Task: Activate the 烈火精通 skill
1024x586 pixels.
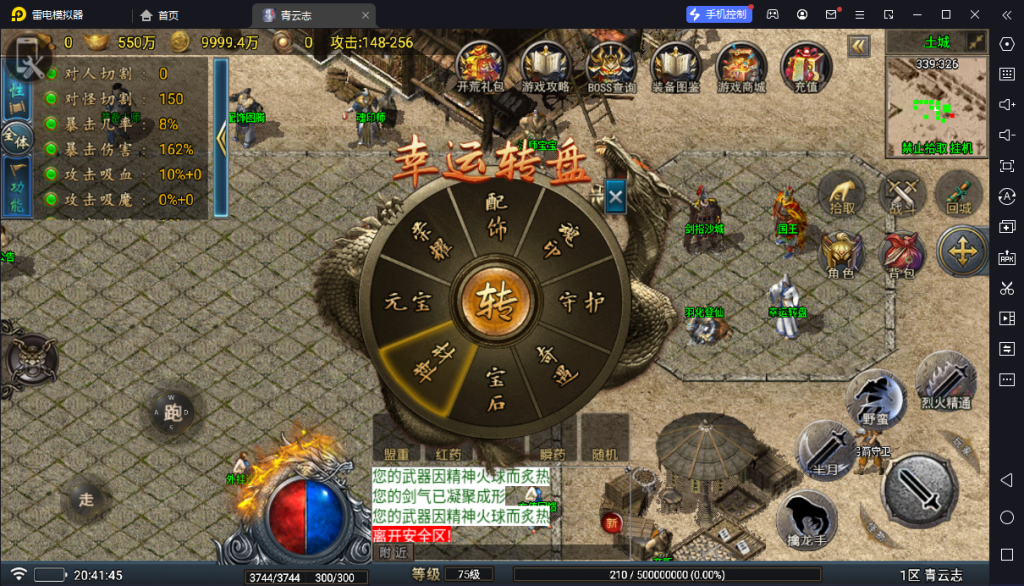Action: (945, 381)
